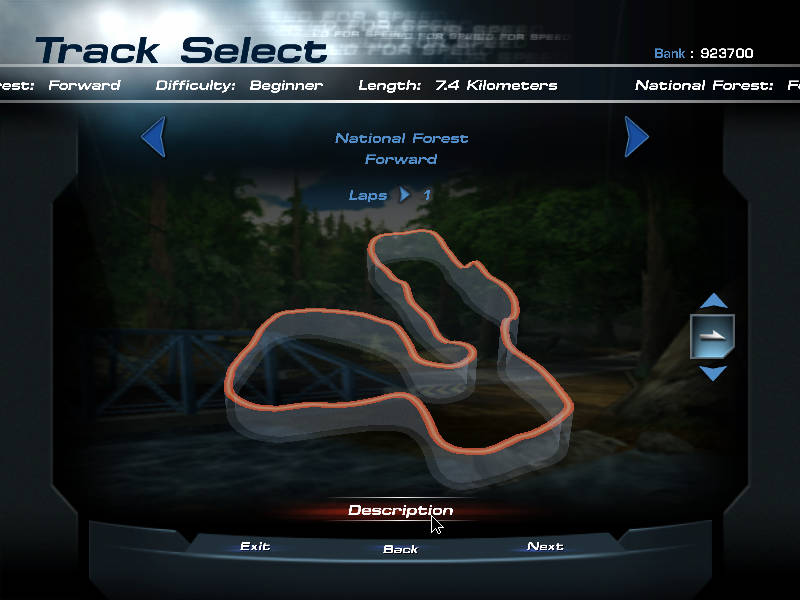Go to the next track with right arrow
800x600 pixels.
coord(636,137)
